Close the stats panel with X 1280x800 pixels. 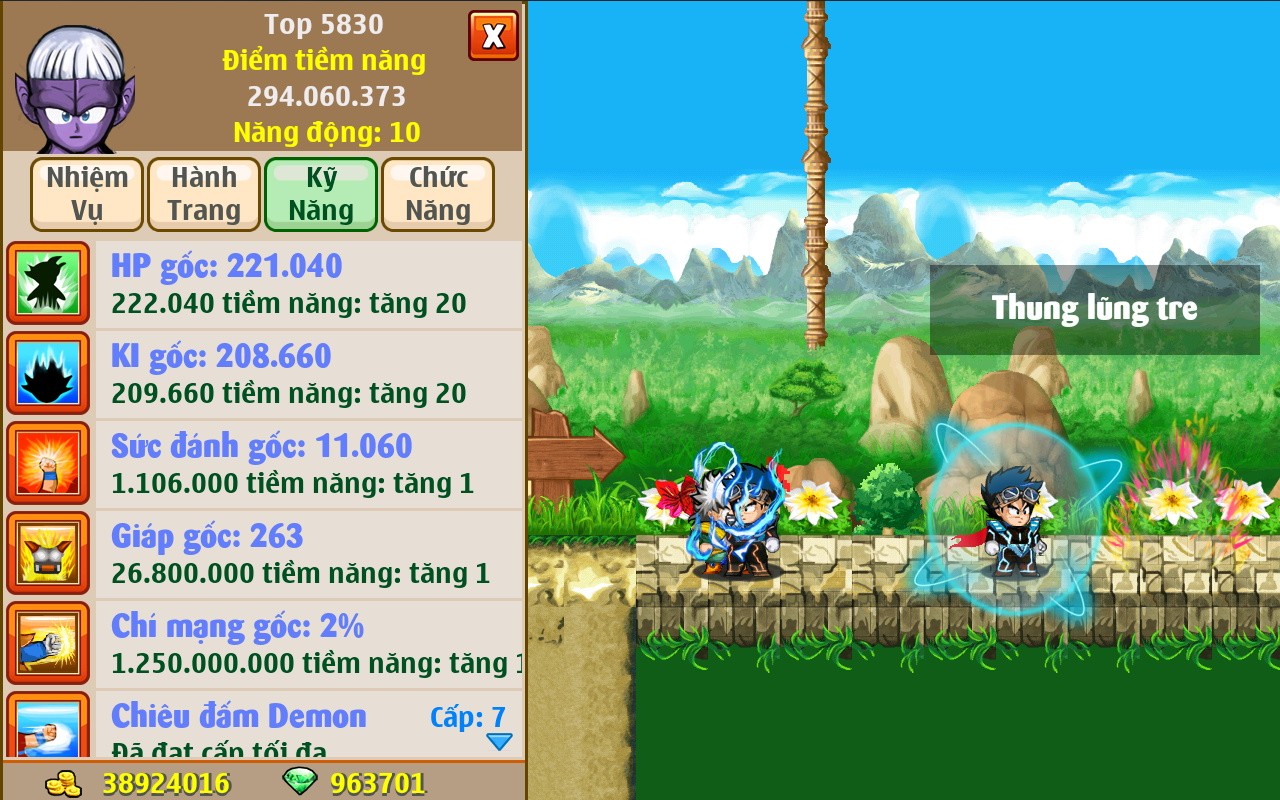493,35
